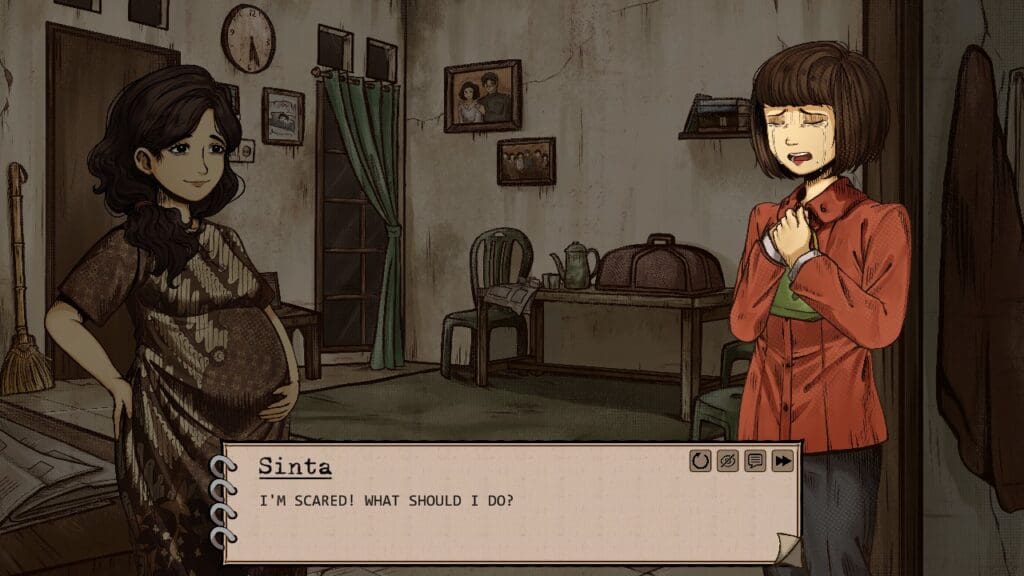This screenshot has height=576, width=1024.
Task: Hide the dialogue box with the crossed-eye icon
Action: coord(727,461)
